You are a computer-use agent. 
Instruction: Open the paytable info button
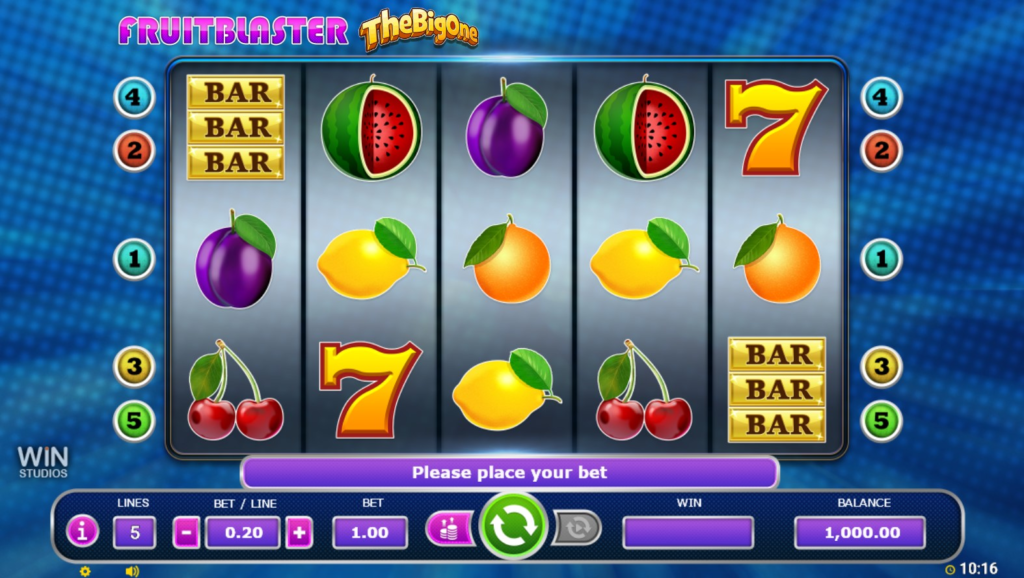click(82, 532)
